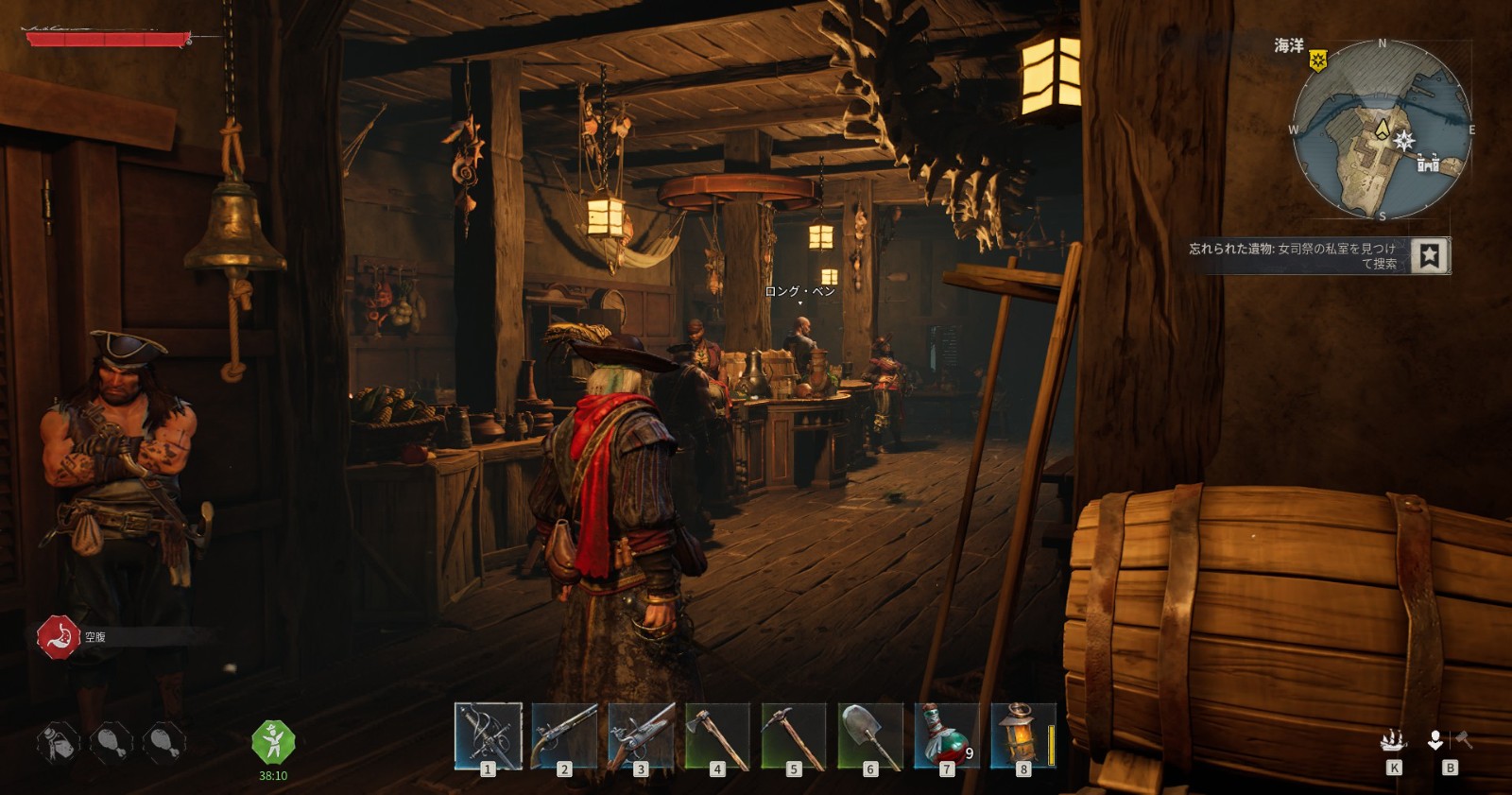Click the red hungry stomach status icon

point(59,637)
